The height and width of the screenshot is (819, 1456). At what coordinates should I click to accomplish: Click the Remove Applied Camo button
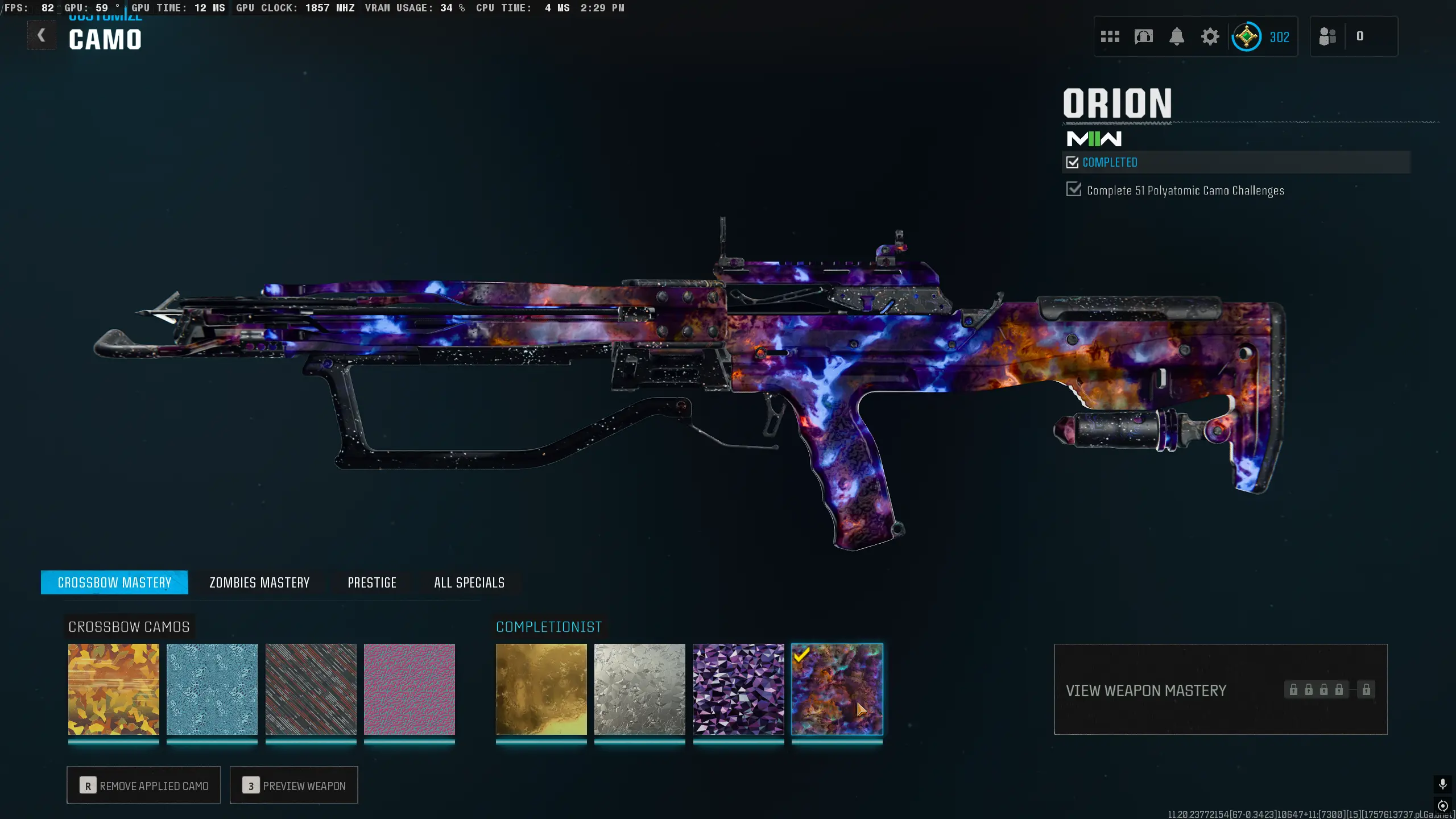[x=144, y=785]
